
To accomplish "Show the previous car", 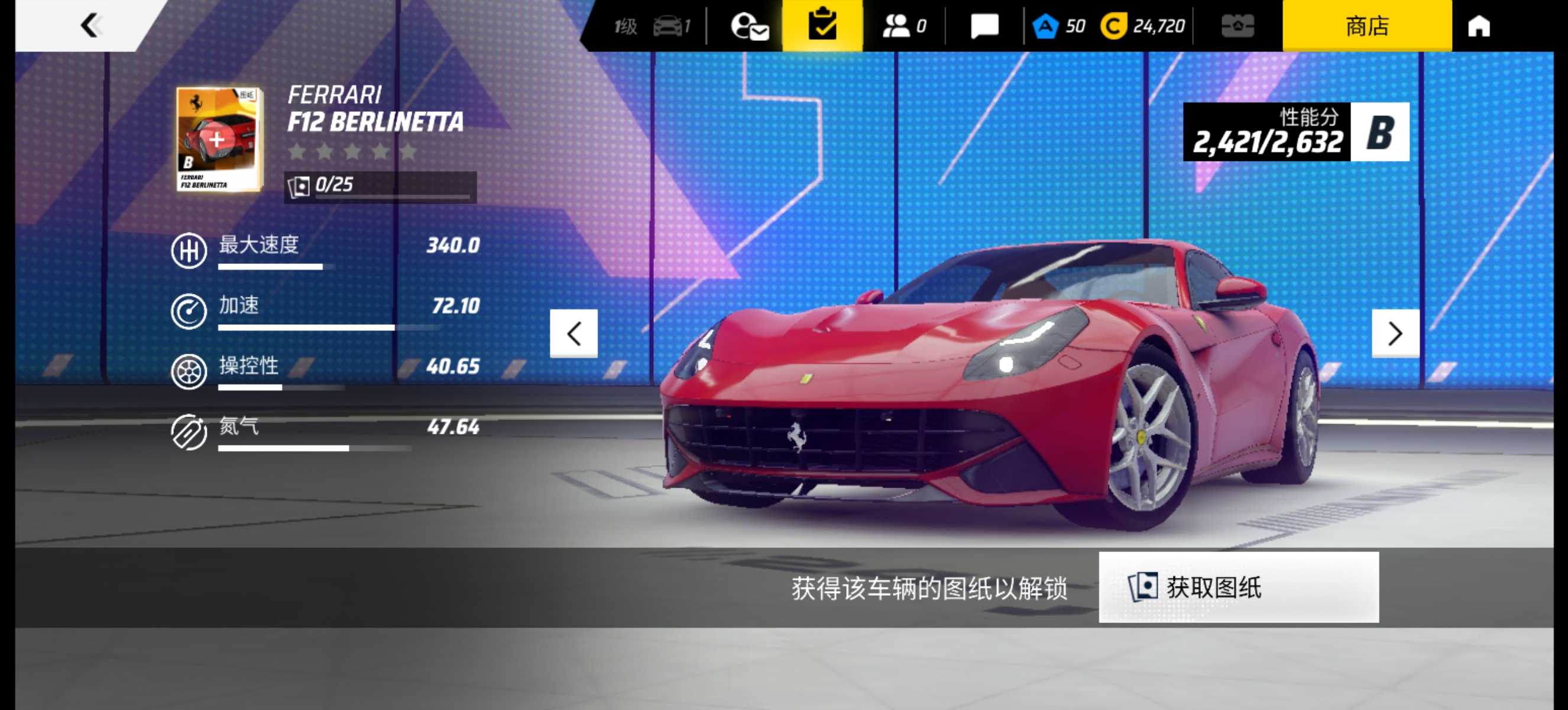I will pyautogui.click(x=574, y=333).
